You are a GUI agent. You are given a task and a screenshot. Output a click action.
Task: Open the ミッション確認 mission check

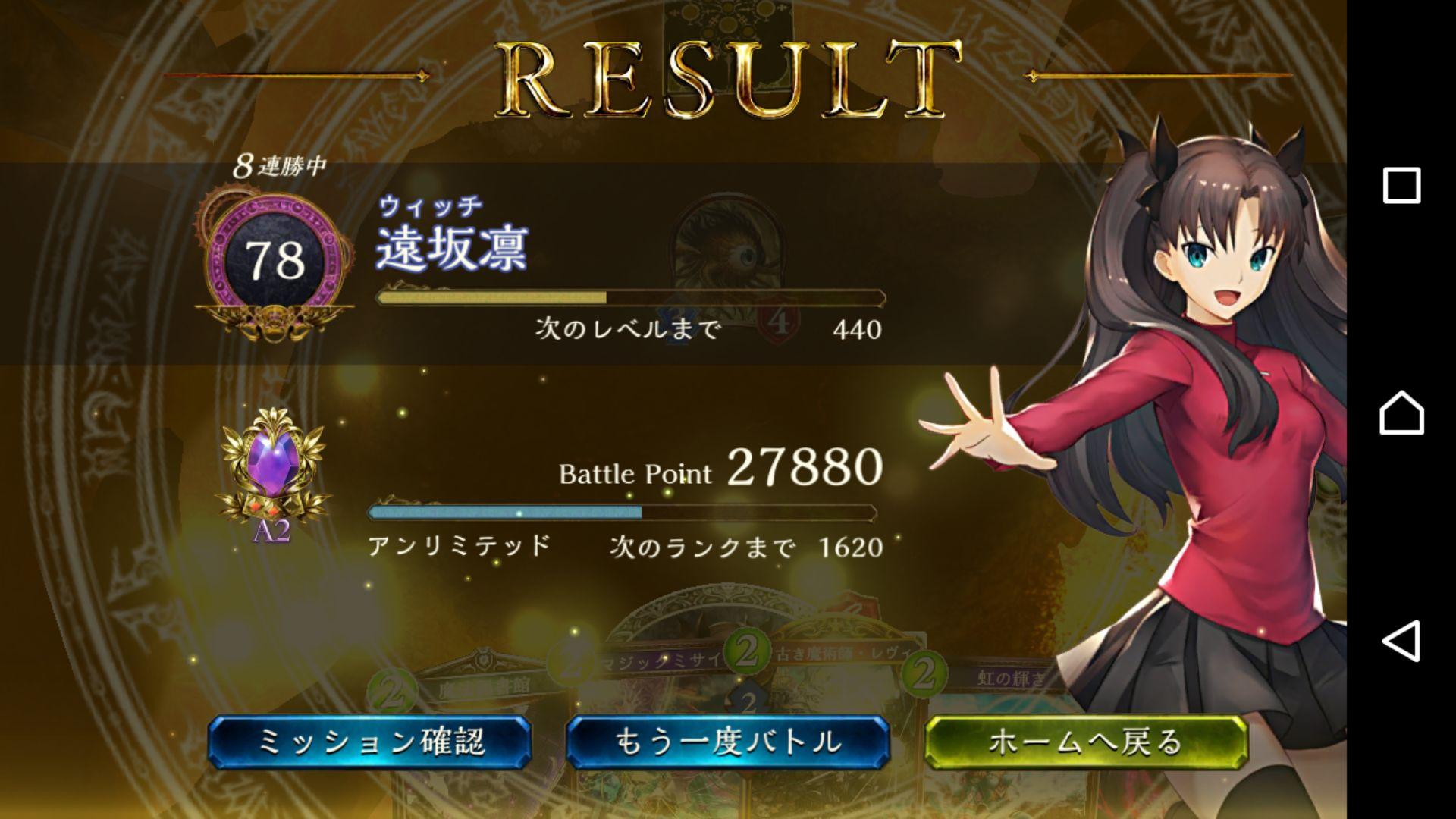tap(370, 742)
